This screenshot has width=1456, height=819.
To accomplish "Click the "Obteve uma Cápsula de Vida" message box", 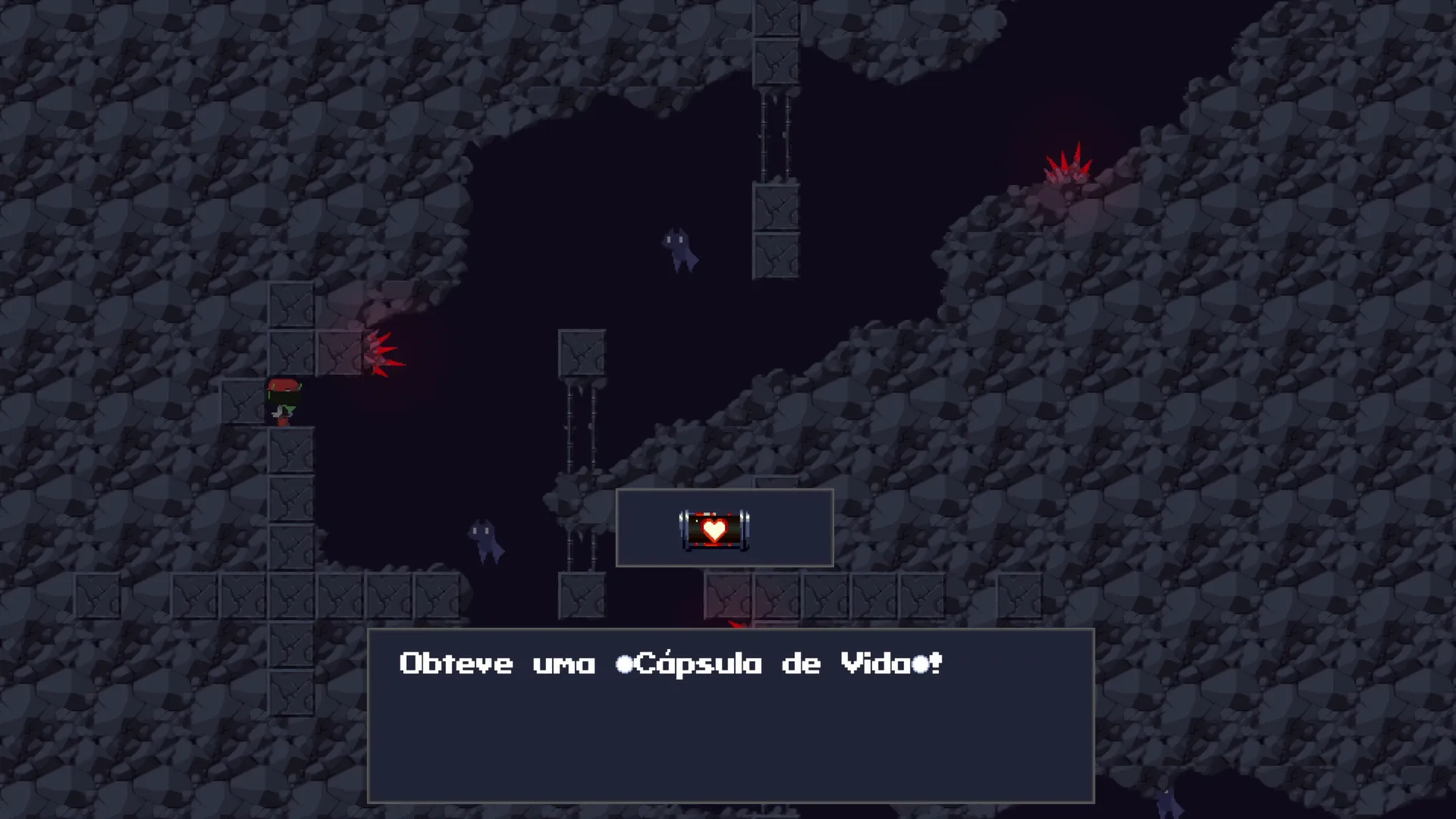I will (730, 715).
